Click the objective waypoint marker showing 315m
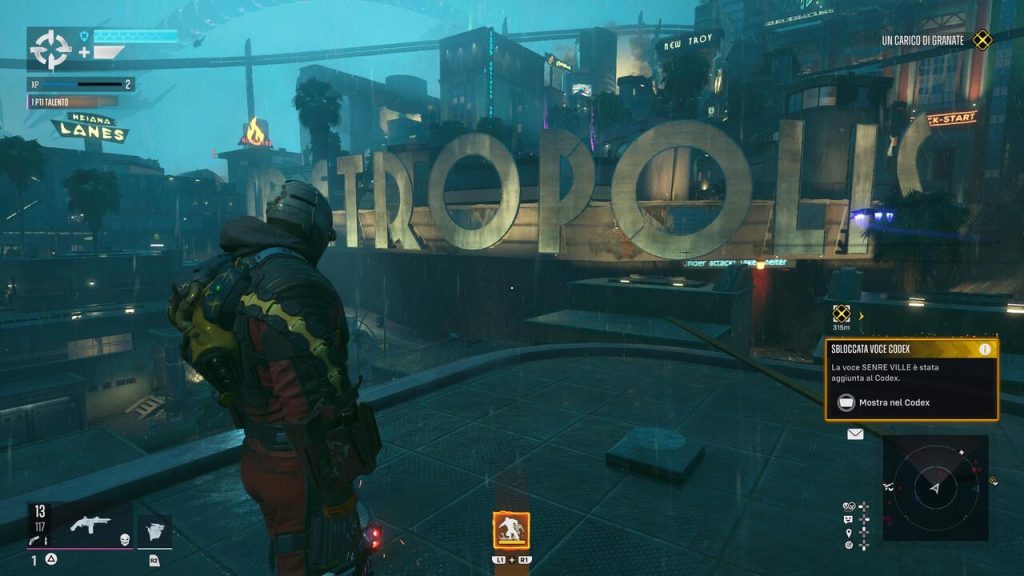 coord(842,314)
